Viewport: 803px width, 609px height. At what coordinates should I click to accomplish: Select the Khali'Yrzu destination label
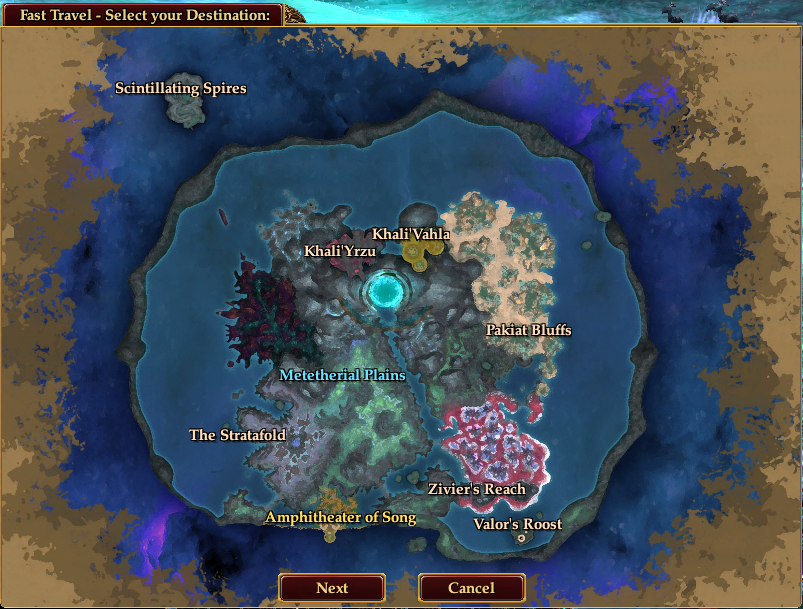click(340, 251)
